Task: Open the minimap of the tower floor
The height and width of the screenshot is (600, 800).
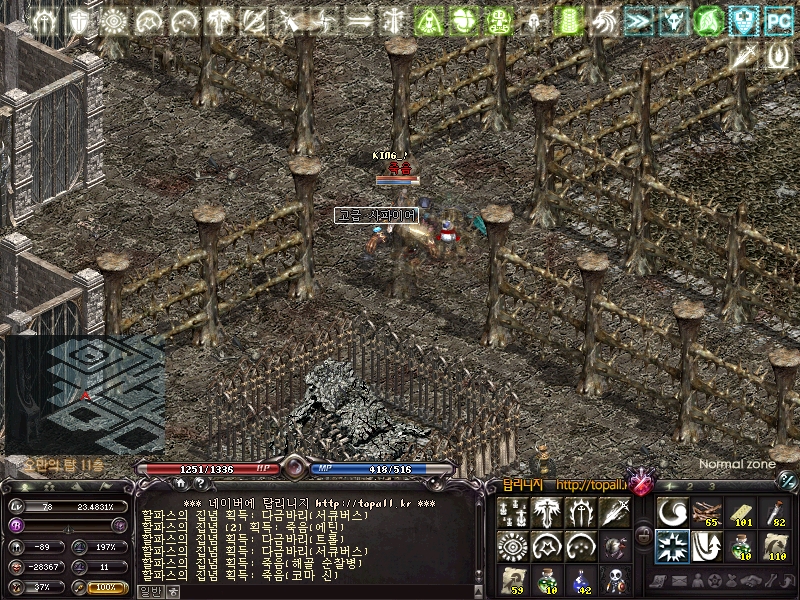Action: [84, 394]
